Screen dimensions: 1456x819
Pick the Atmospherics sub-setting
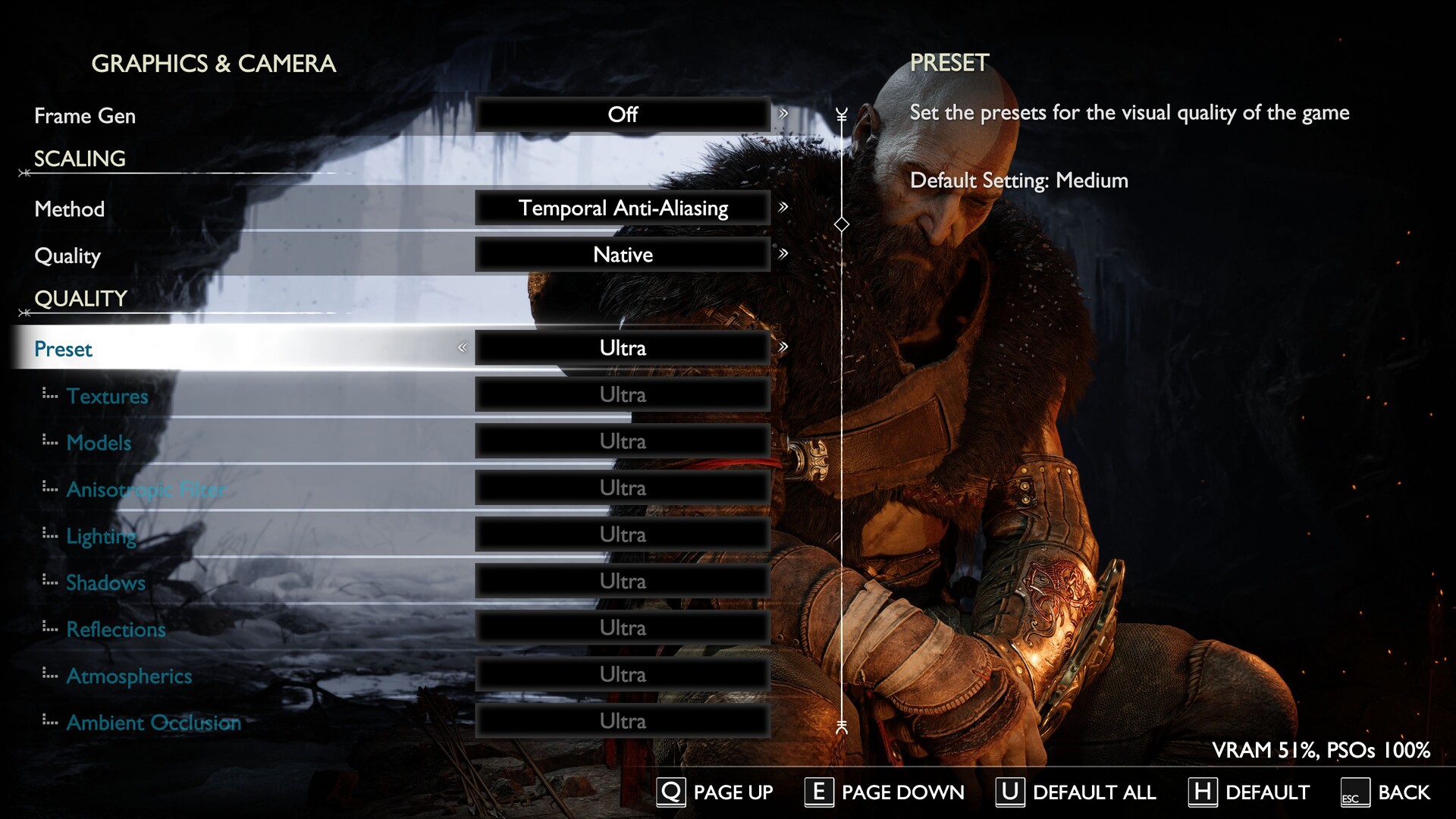click(x=129, y=676)
